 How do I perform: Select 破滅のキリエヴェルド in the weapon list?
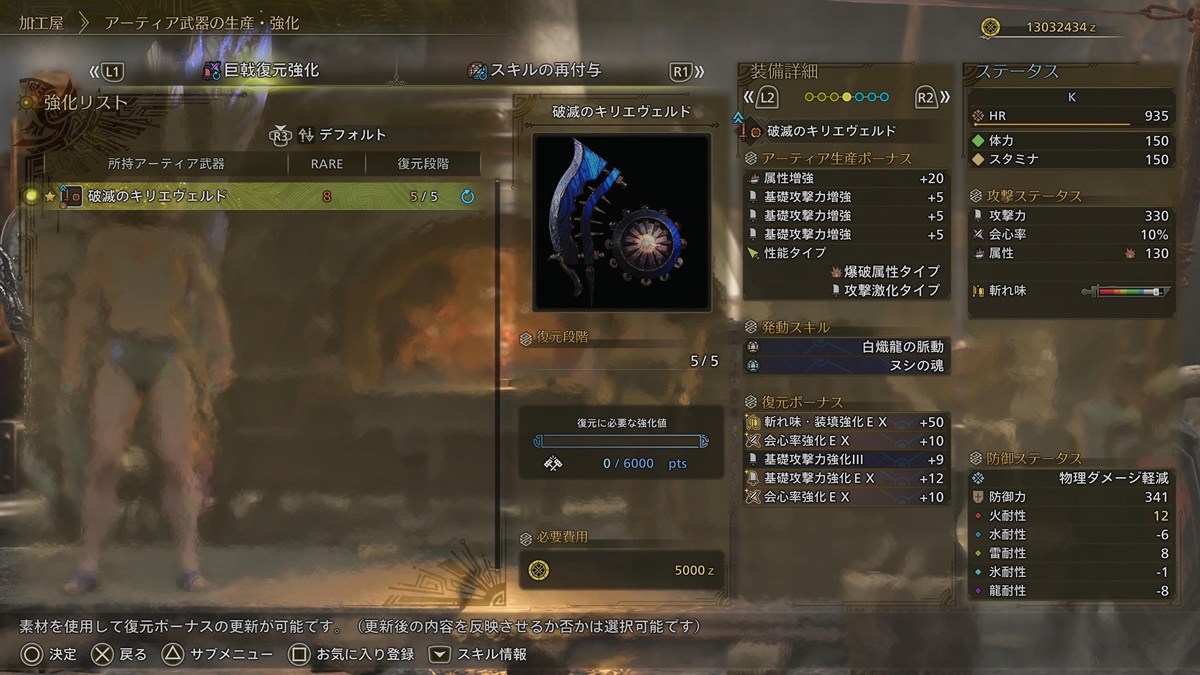pyautogui.click(x=158, y=197)
